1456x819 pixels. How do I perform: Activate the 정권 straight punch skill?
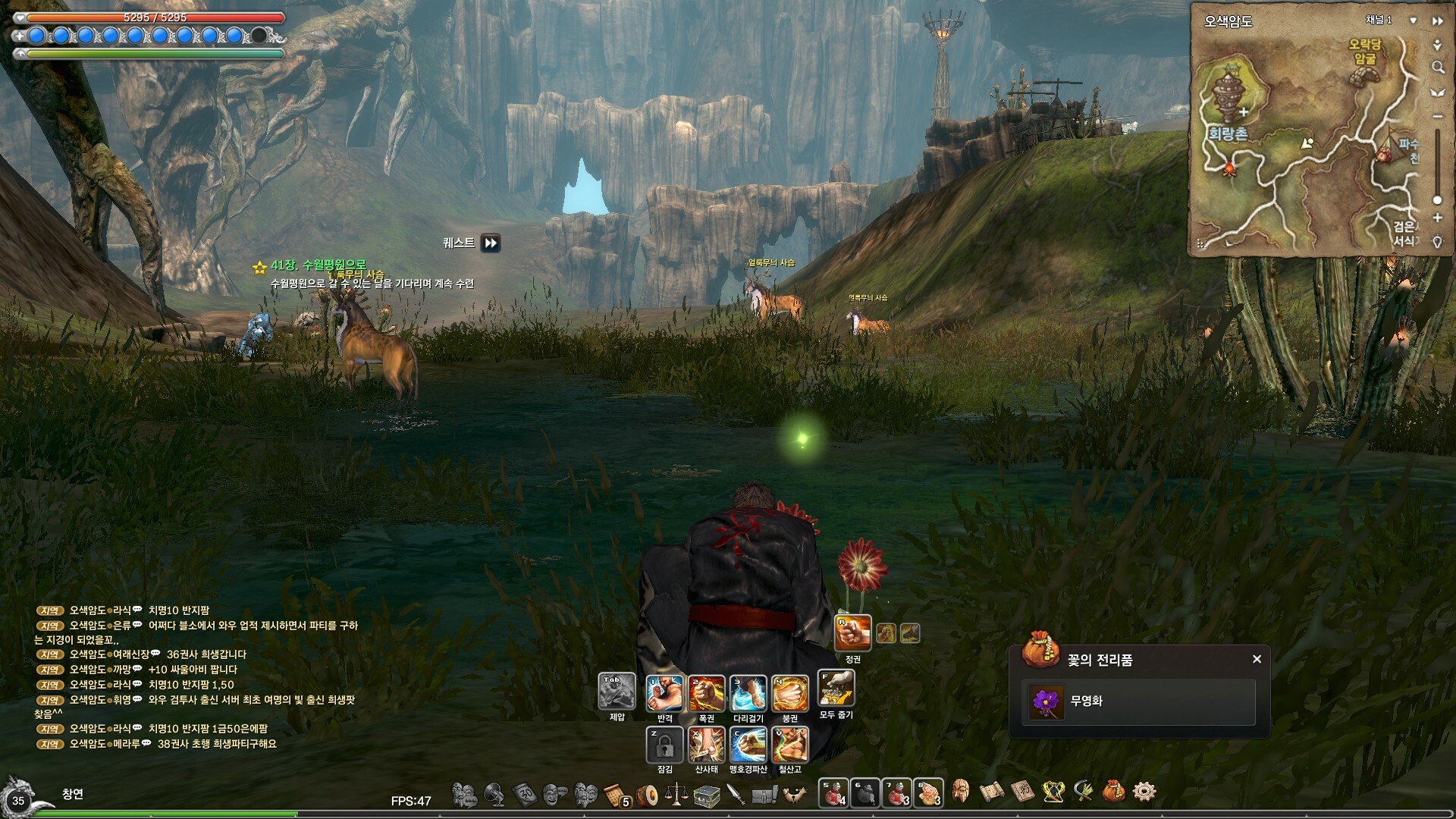(x=852, y=632)
